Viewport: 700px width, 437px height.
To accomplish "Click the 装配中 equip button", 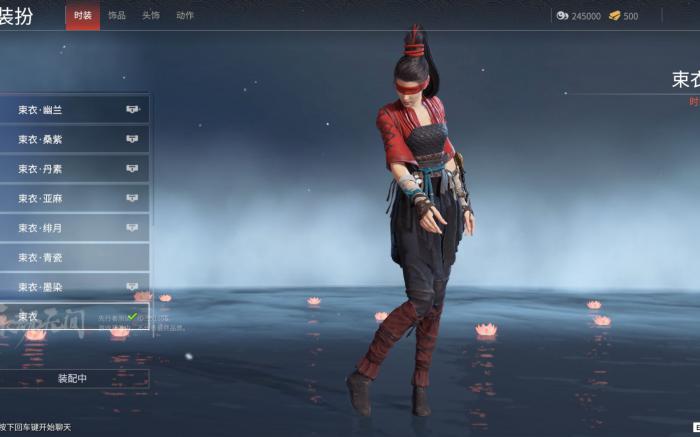I will (73, 379).
